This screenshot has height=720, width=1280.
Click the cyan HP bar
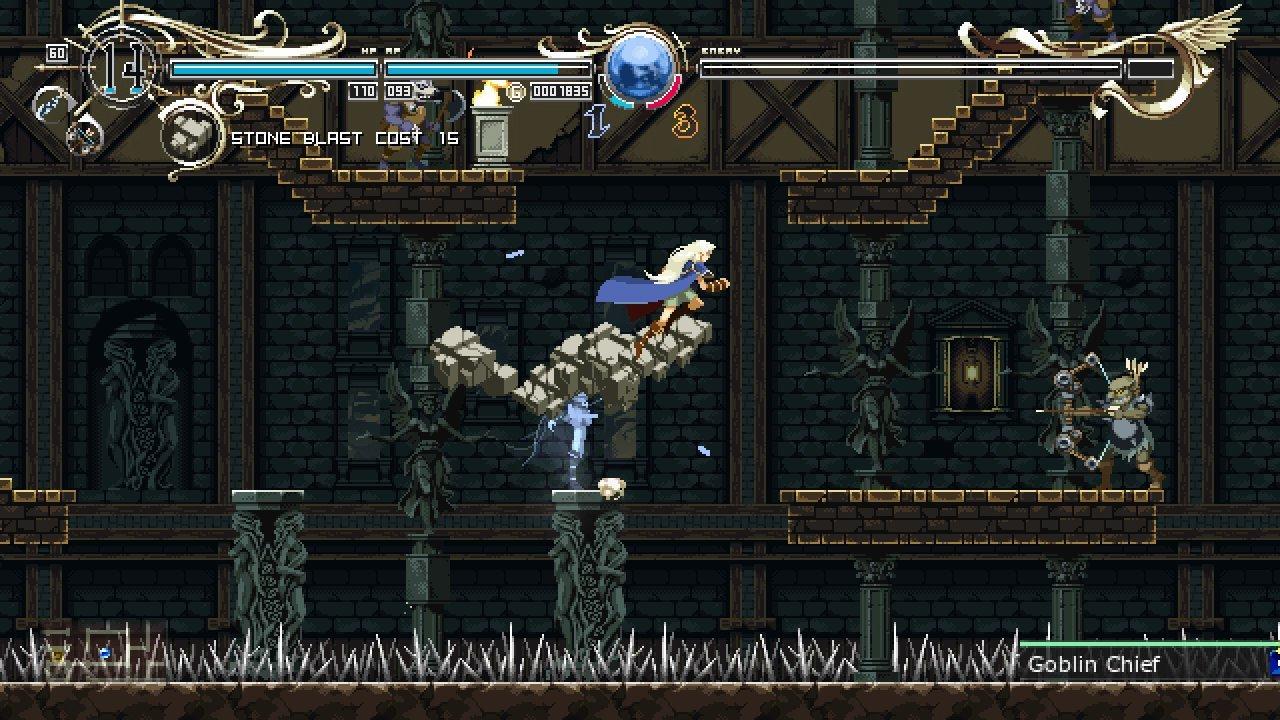tap(273, 67)
